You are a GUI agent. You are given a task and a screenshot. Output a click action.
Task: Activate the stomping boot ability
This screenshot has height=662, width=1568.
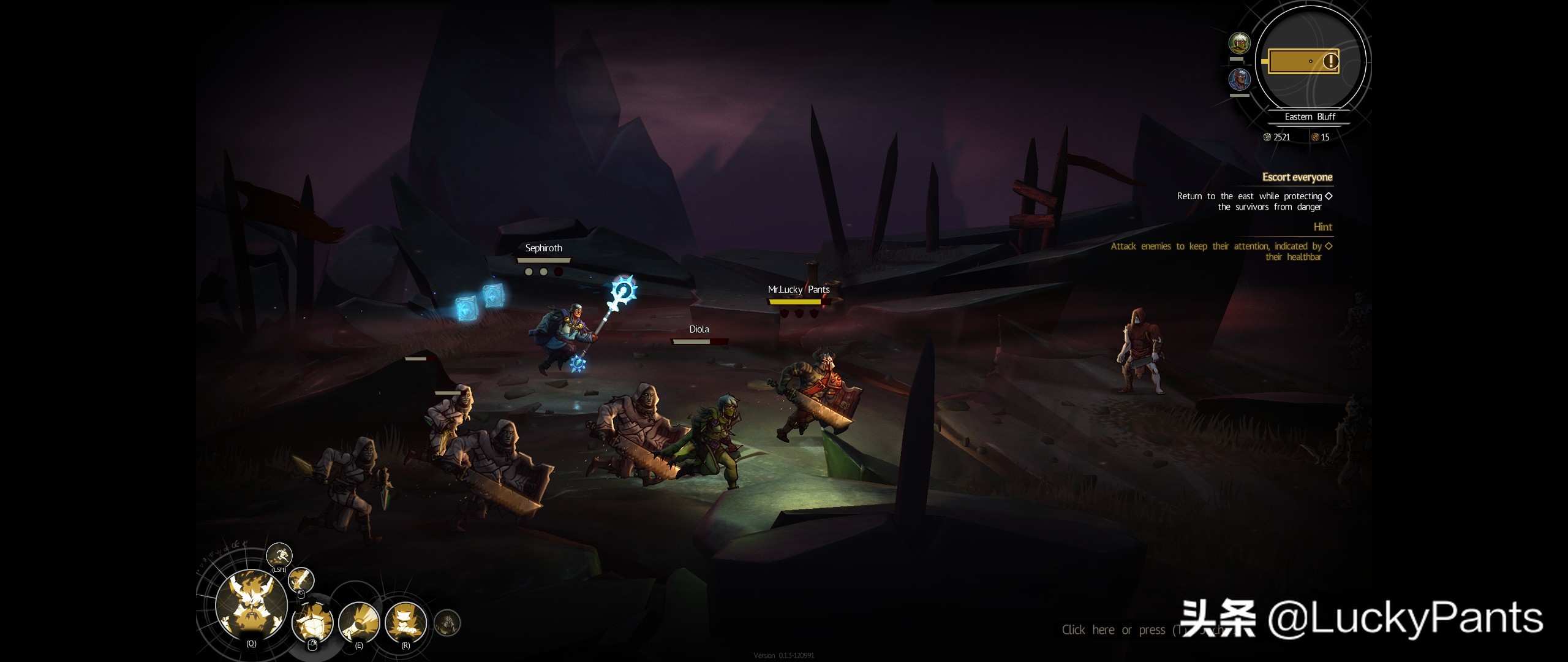(x=405, y=622)
